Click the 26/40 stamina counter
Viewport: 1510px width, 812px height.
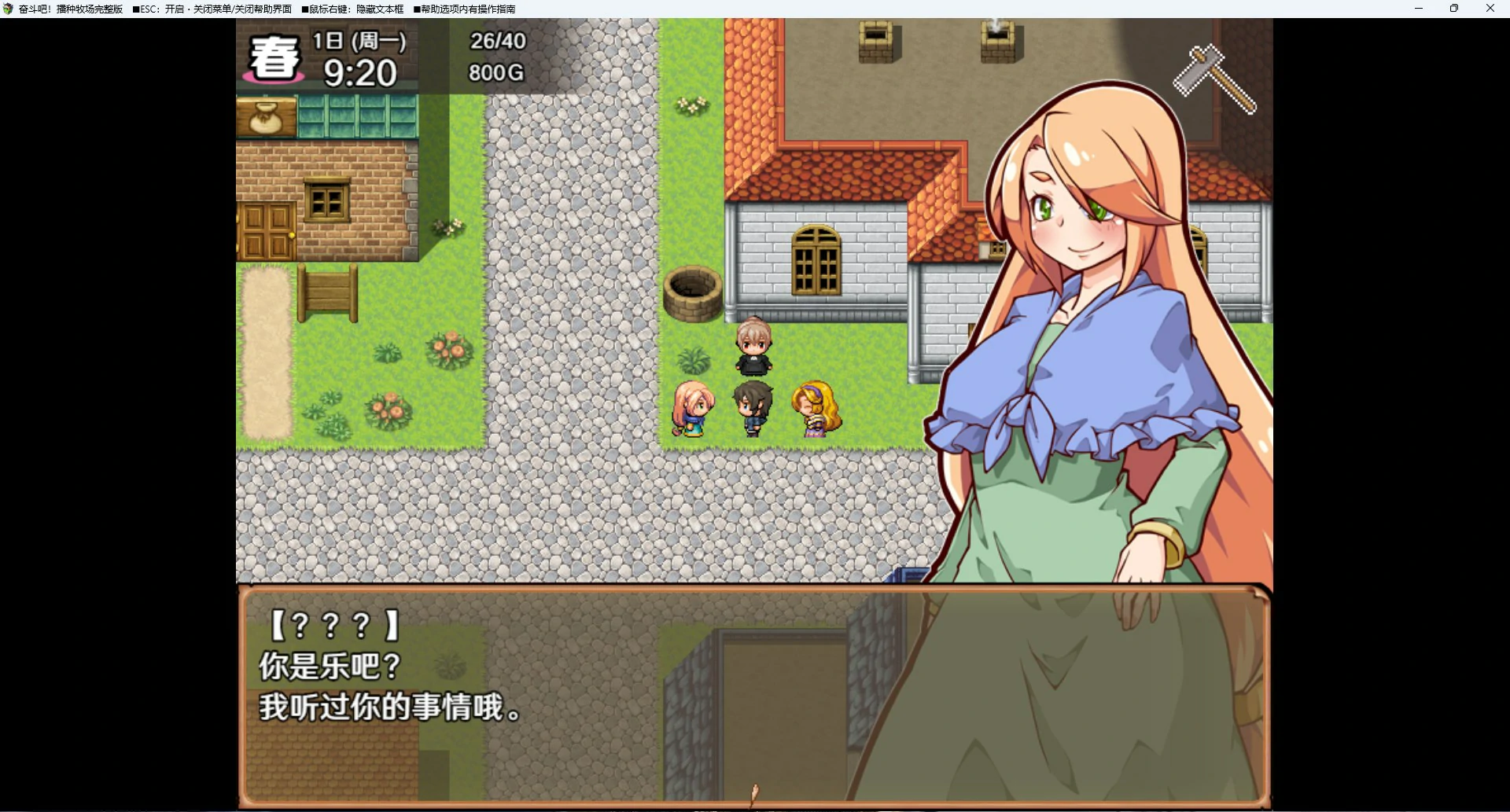tap(497, 41)
